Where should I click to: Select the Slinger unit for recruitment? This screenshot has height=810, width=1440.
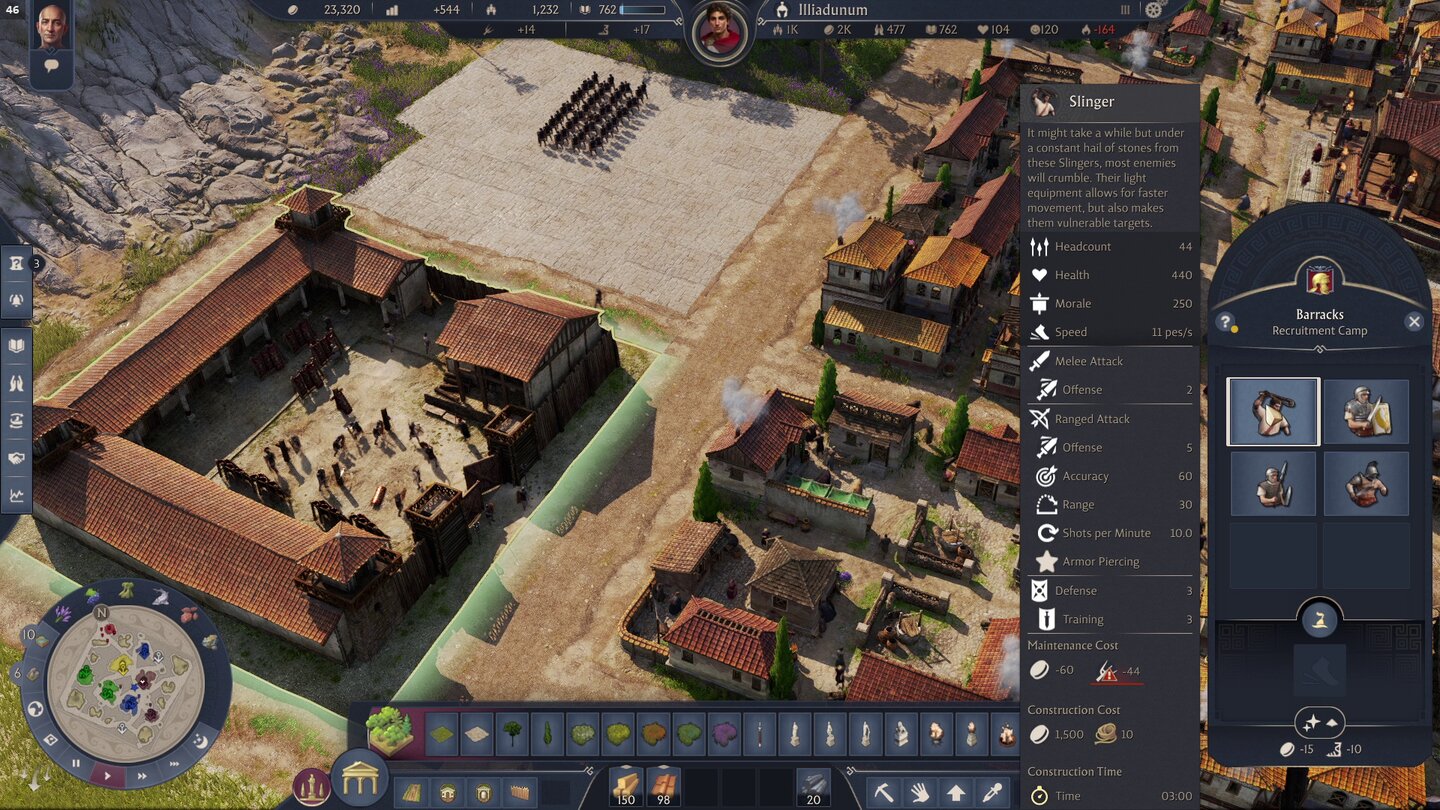[x=1273, y=411]
